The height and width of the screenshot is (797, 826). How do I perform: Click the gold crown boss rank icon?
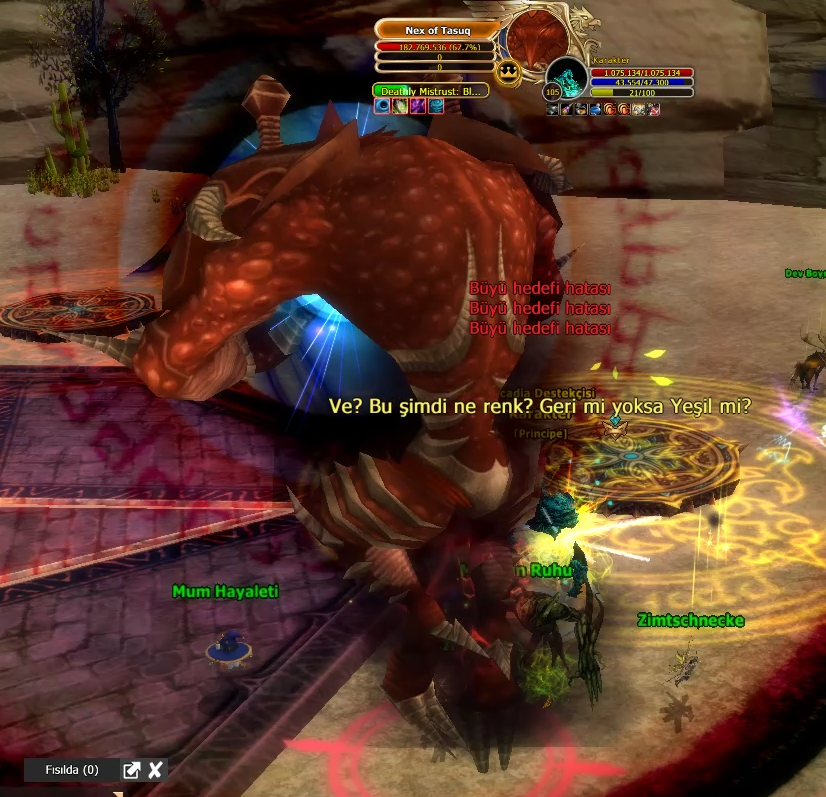click(x=506, y=70)
